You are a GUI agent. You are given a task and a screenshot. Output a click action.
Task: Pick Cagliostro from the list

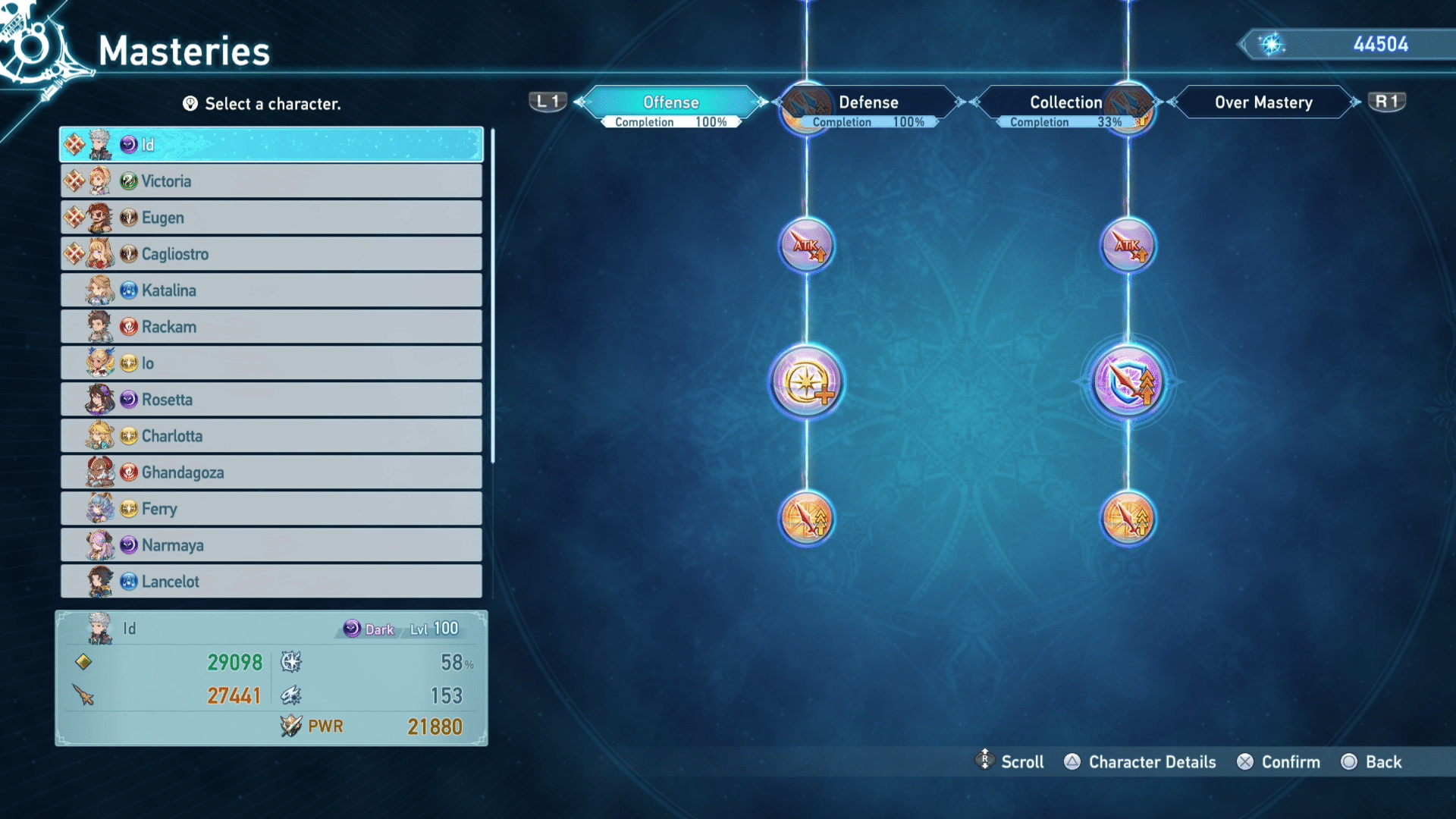tap(271, 254)
